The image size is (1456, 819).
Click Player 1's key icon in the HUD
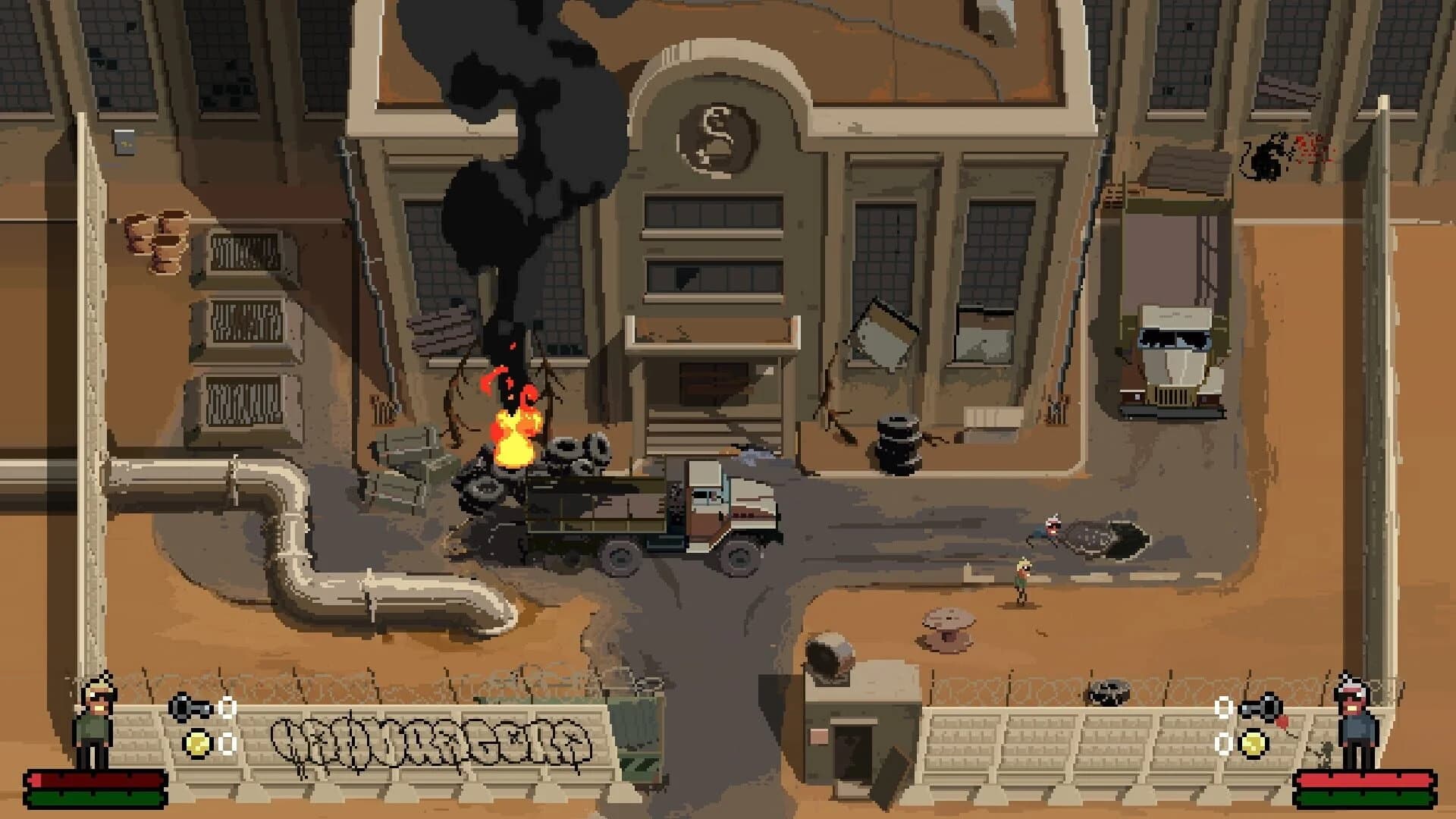191,708
